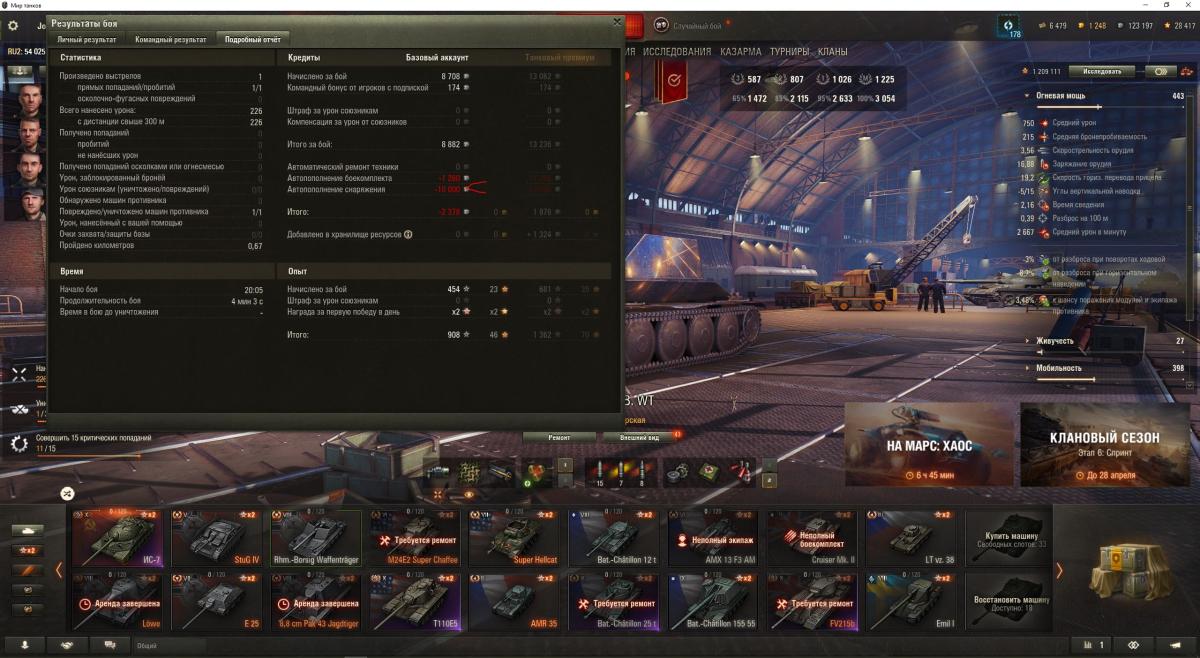The height and width of the screenshot is (658, 1200).
Task: Close the battle results window
Action: (616, 21)
